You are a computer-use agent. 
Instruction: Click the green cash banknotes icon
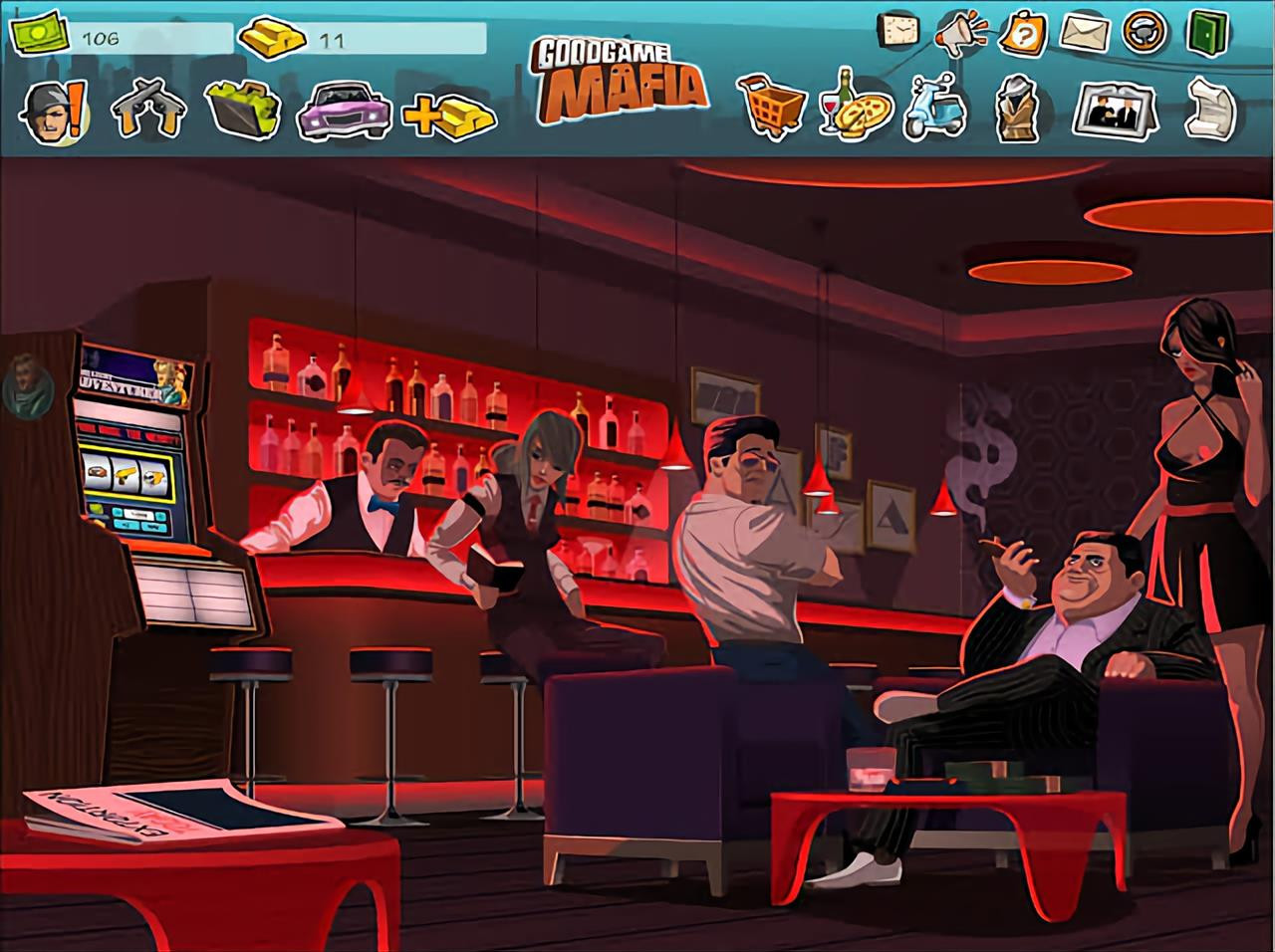tap(39, 35)
